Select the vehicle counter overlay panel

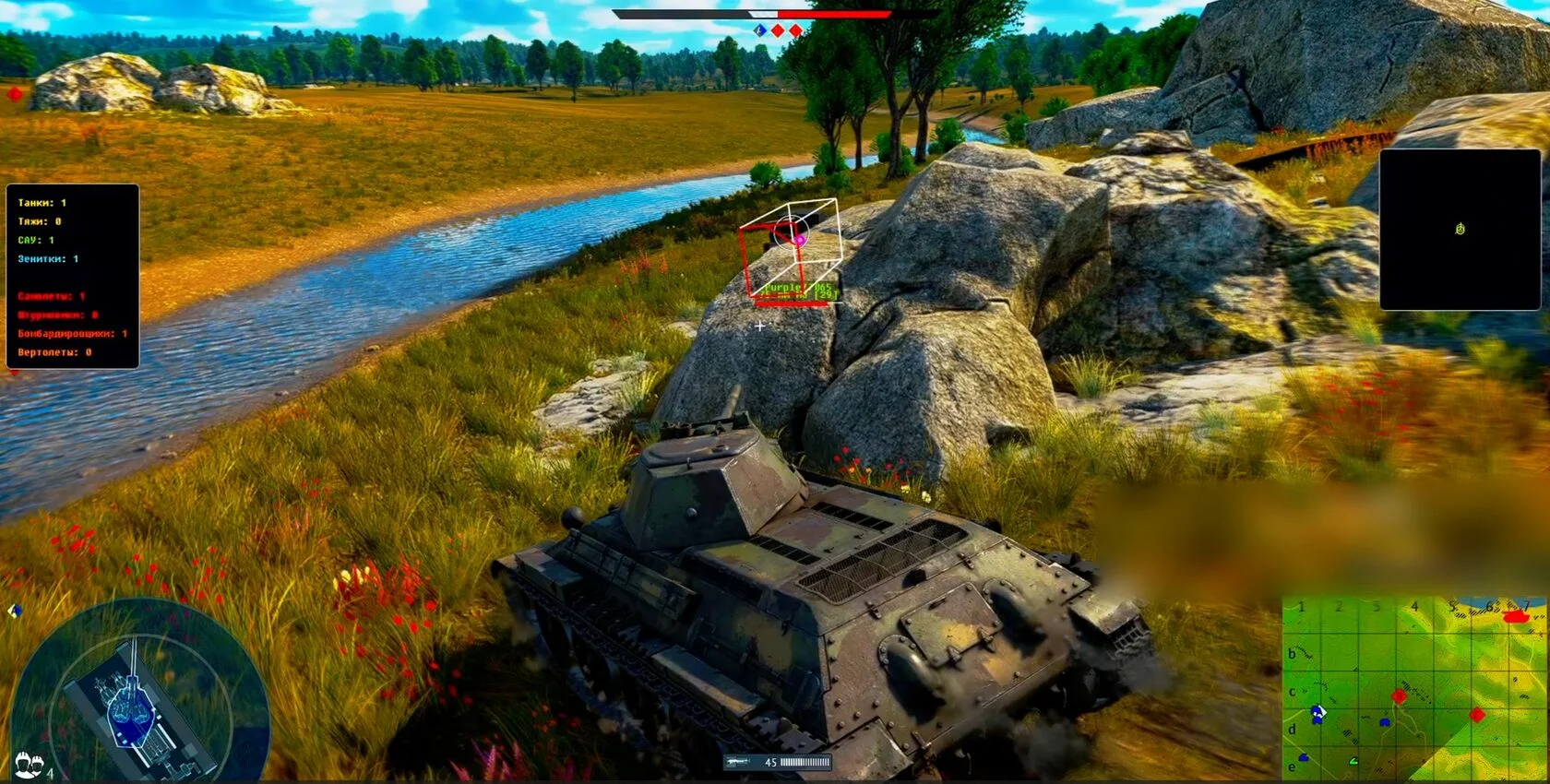[73, 277]
